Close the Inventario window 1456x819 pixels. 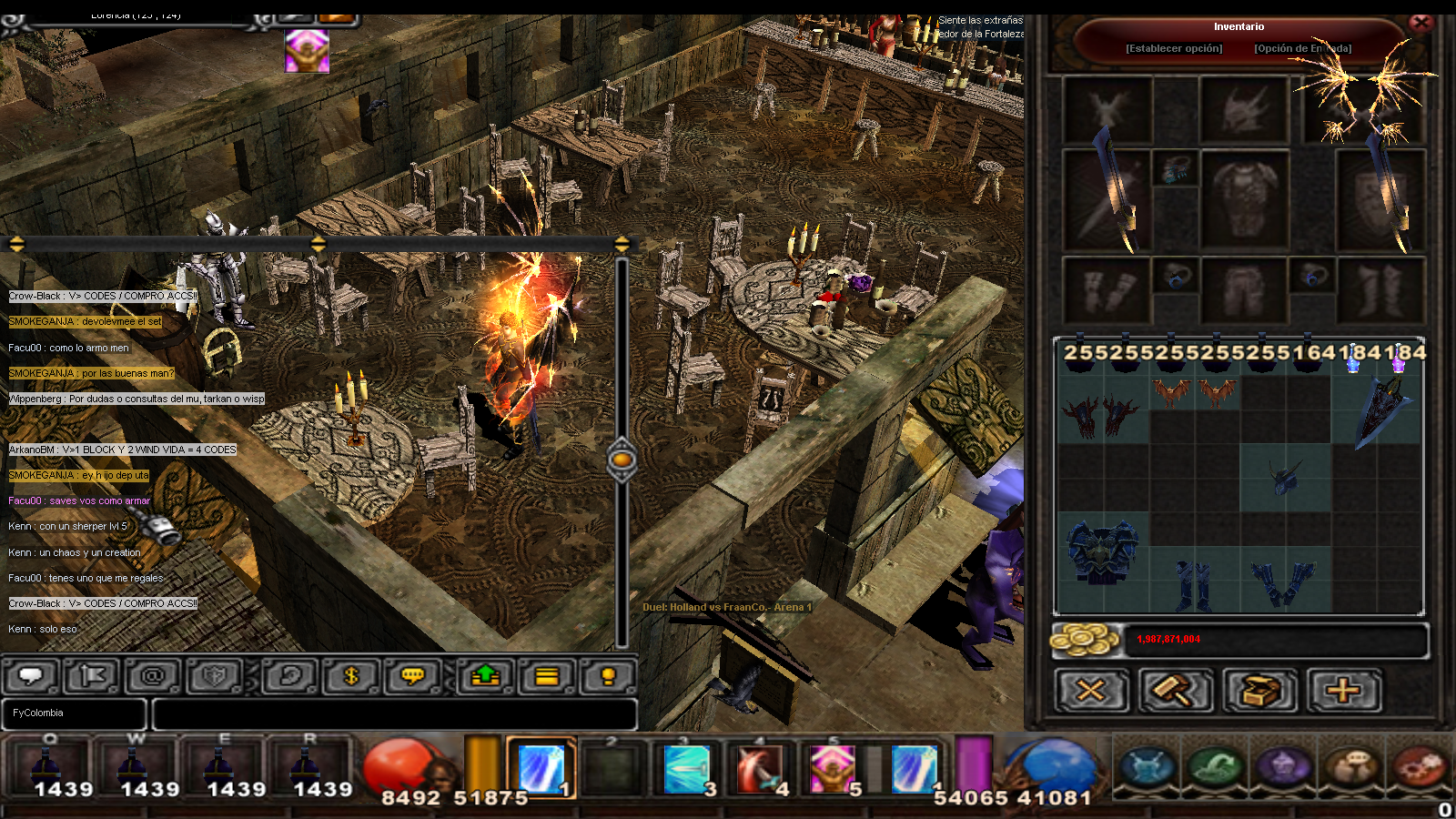1421,22
